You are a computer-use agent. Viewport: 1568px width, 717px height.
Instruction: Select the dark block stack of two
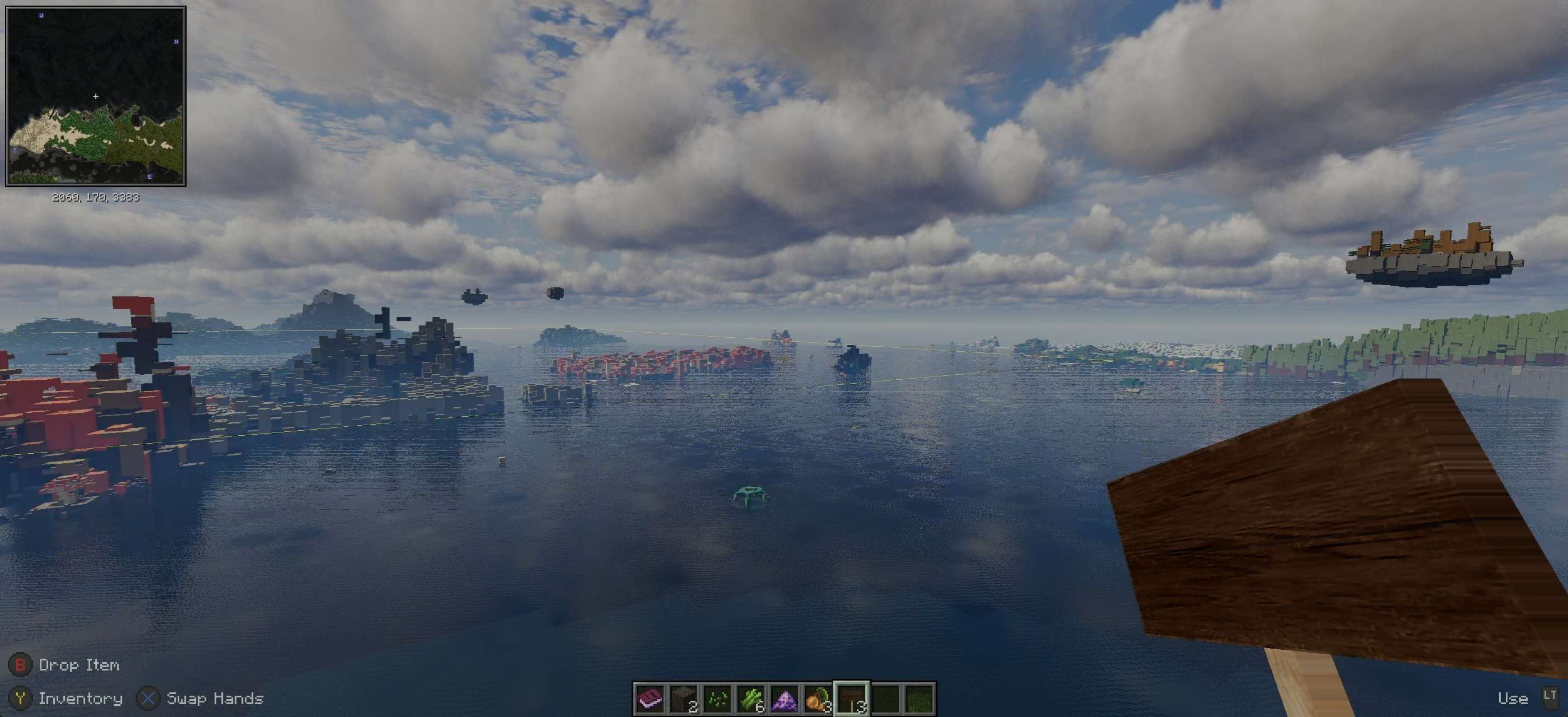[x=684, y=698]
